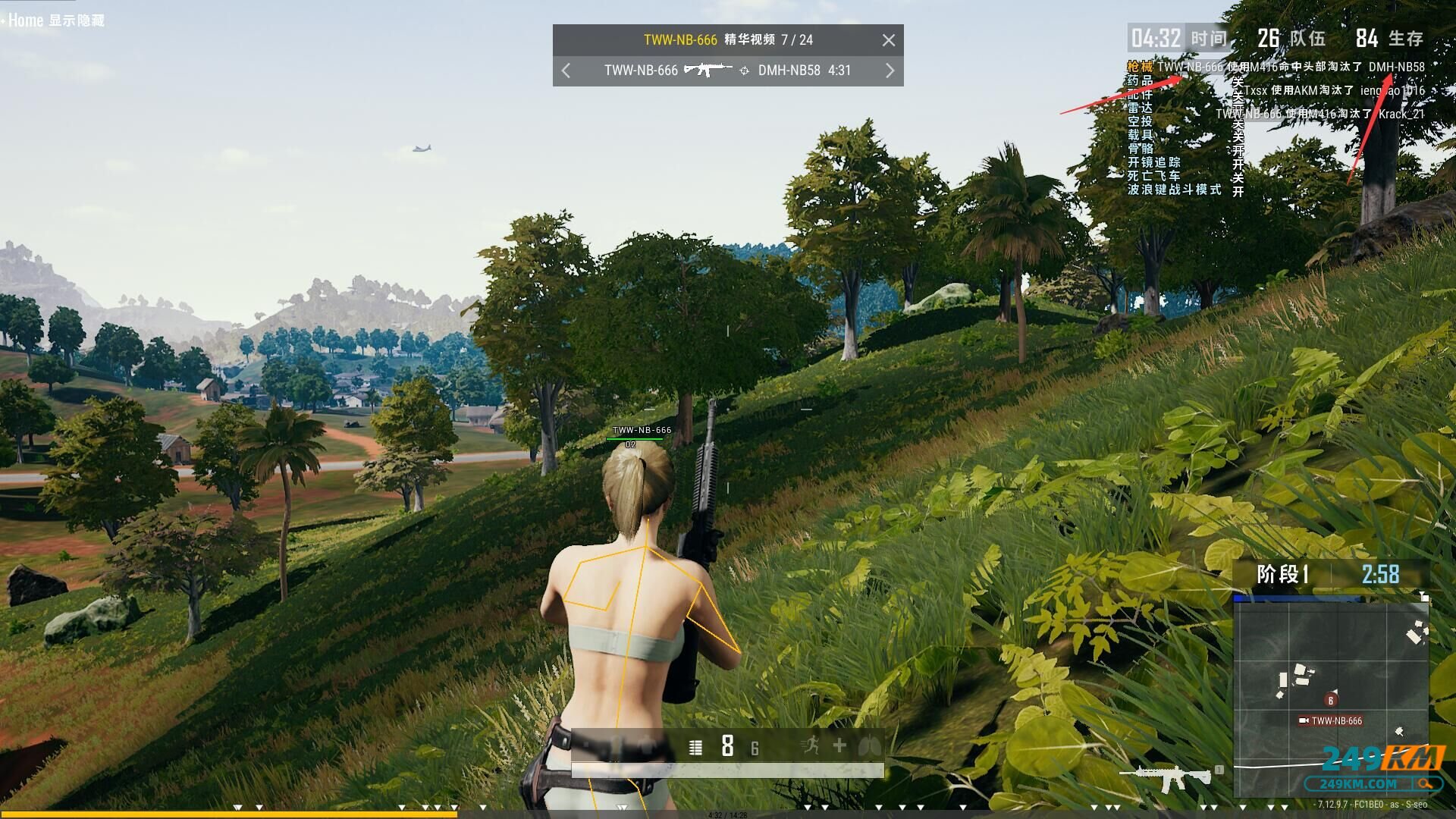Screen dimensions: 1456x819
Task: Close the highlights video panel
Action: (x=889, y=40)
